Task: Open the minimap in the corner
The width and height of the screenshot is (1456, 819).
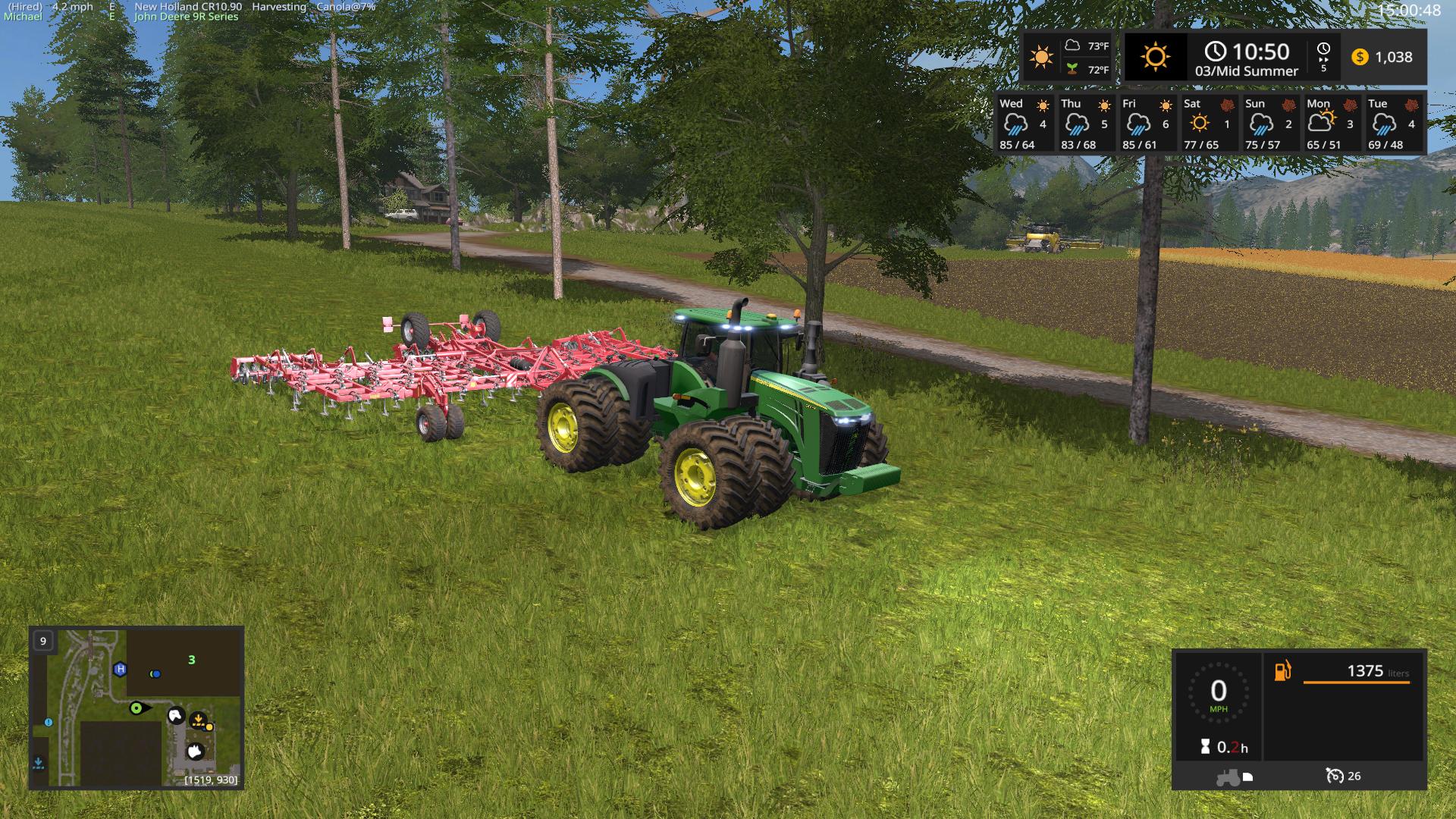Action: tap(136, 707)
